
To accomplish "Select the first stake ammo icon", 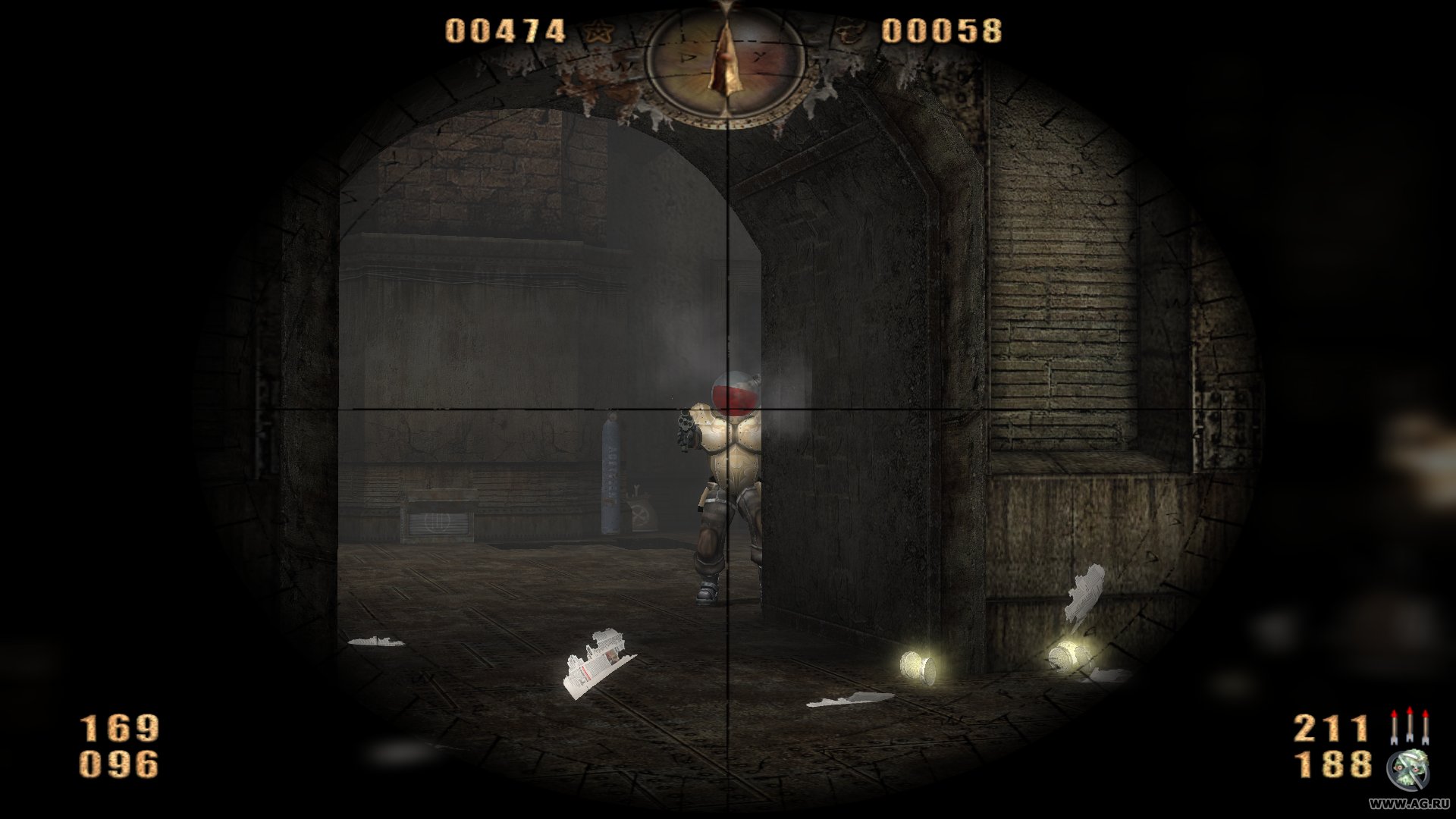I will coord(1395,726).
